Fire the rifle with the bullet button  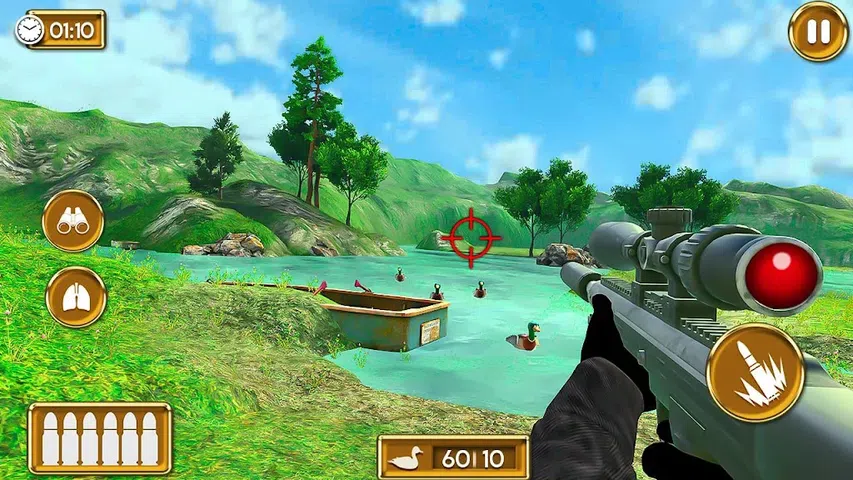(755, 372)
